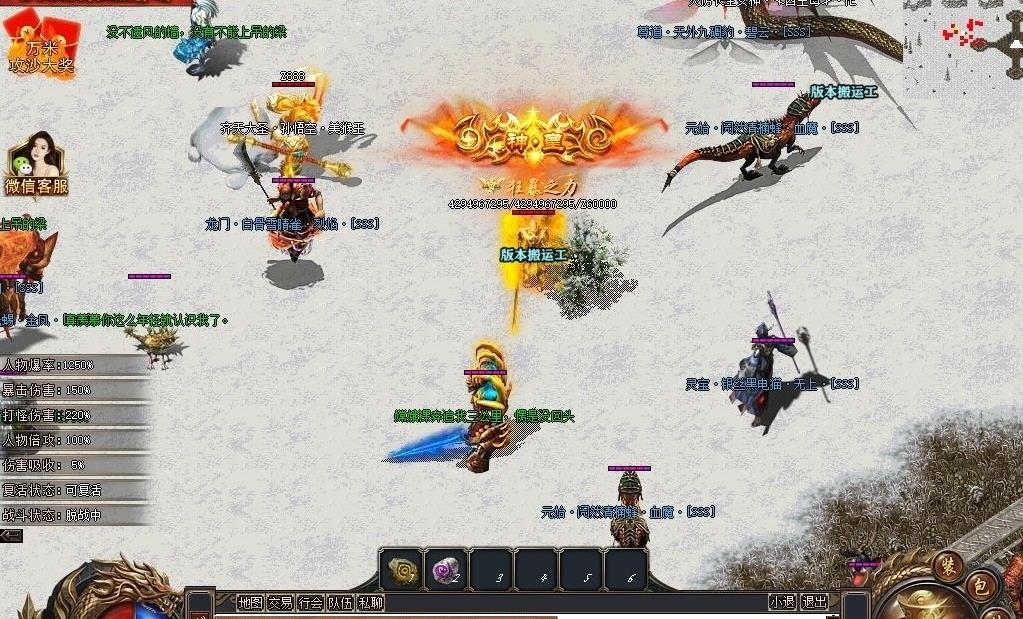The width and height of the screenshot is (1023, 619).
Task: Use the purple swirl item in slot 2
Action: coord(447,570)
